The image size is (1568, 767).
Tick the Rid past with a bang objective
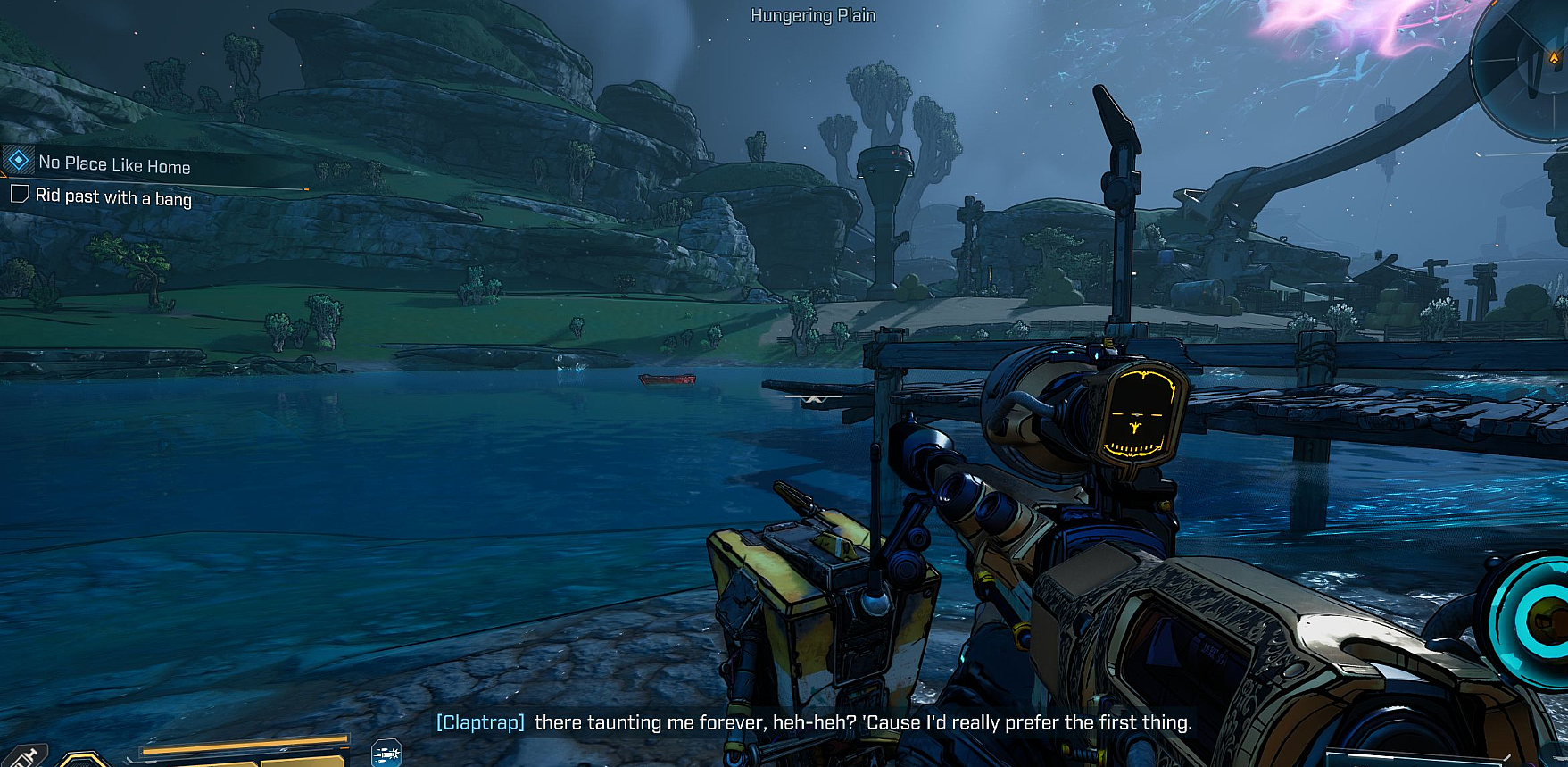pyautogui.click(x=19, y=194)
